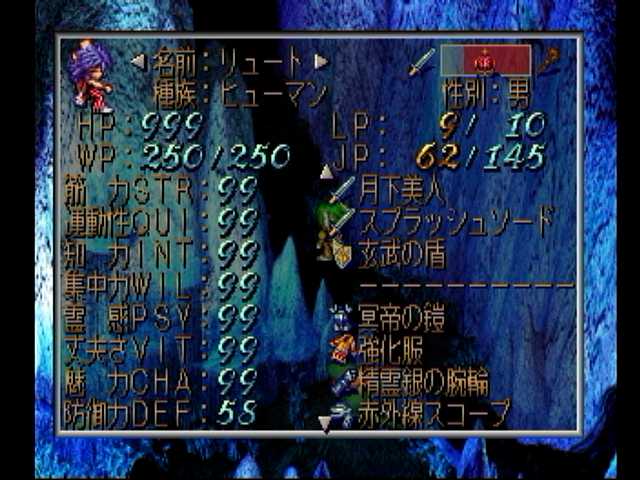Click the right arrow beside the name リュート
Screen dimensions: 640x480
point(321,62)
